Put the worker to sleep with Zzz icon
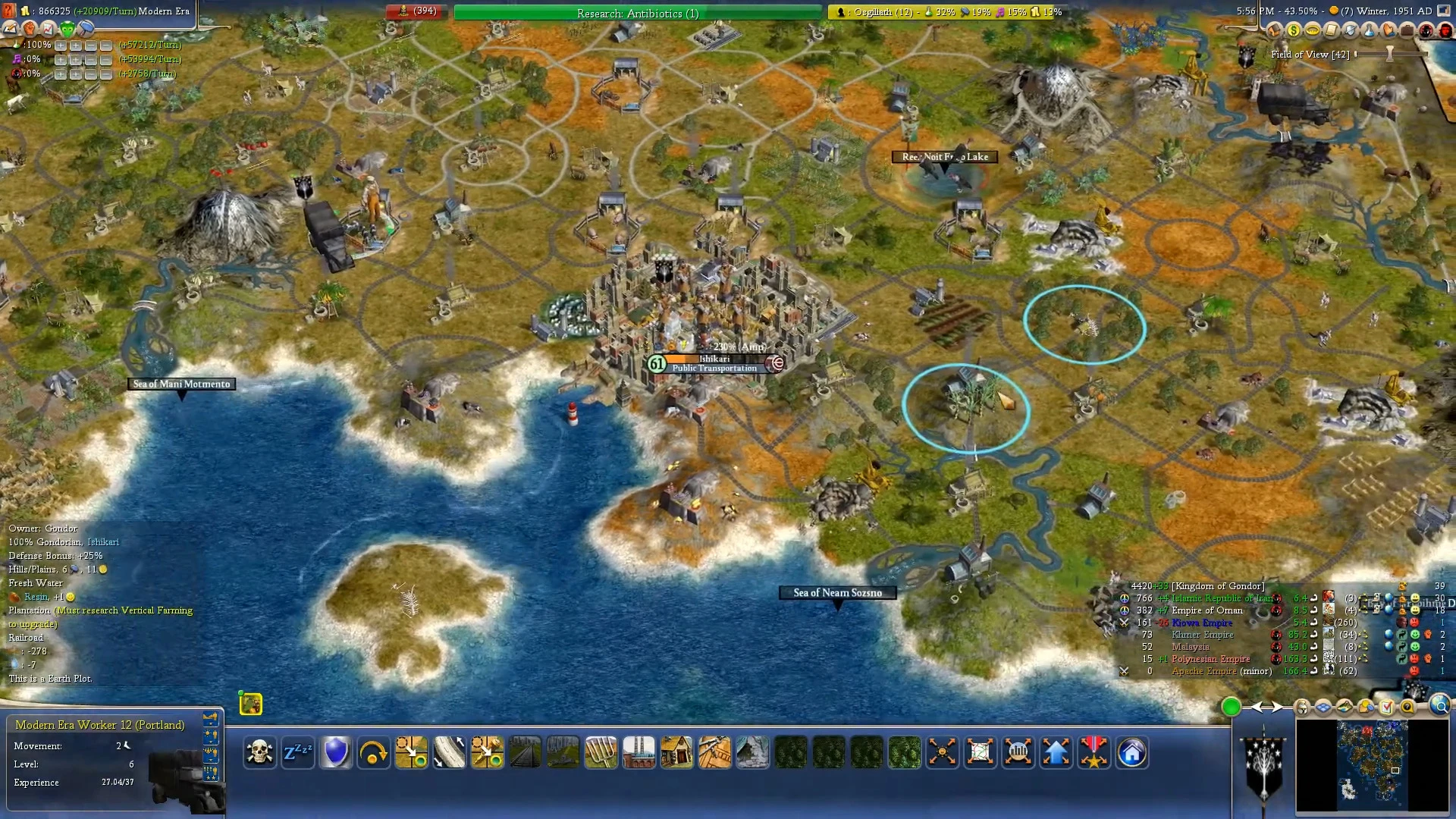1456x819 pixels. pos(298,752)
